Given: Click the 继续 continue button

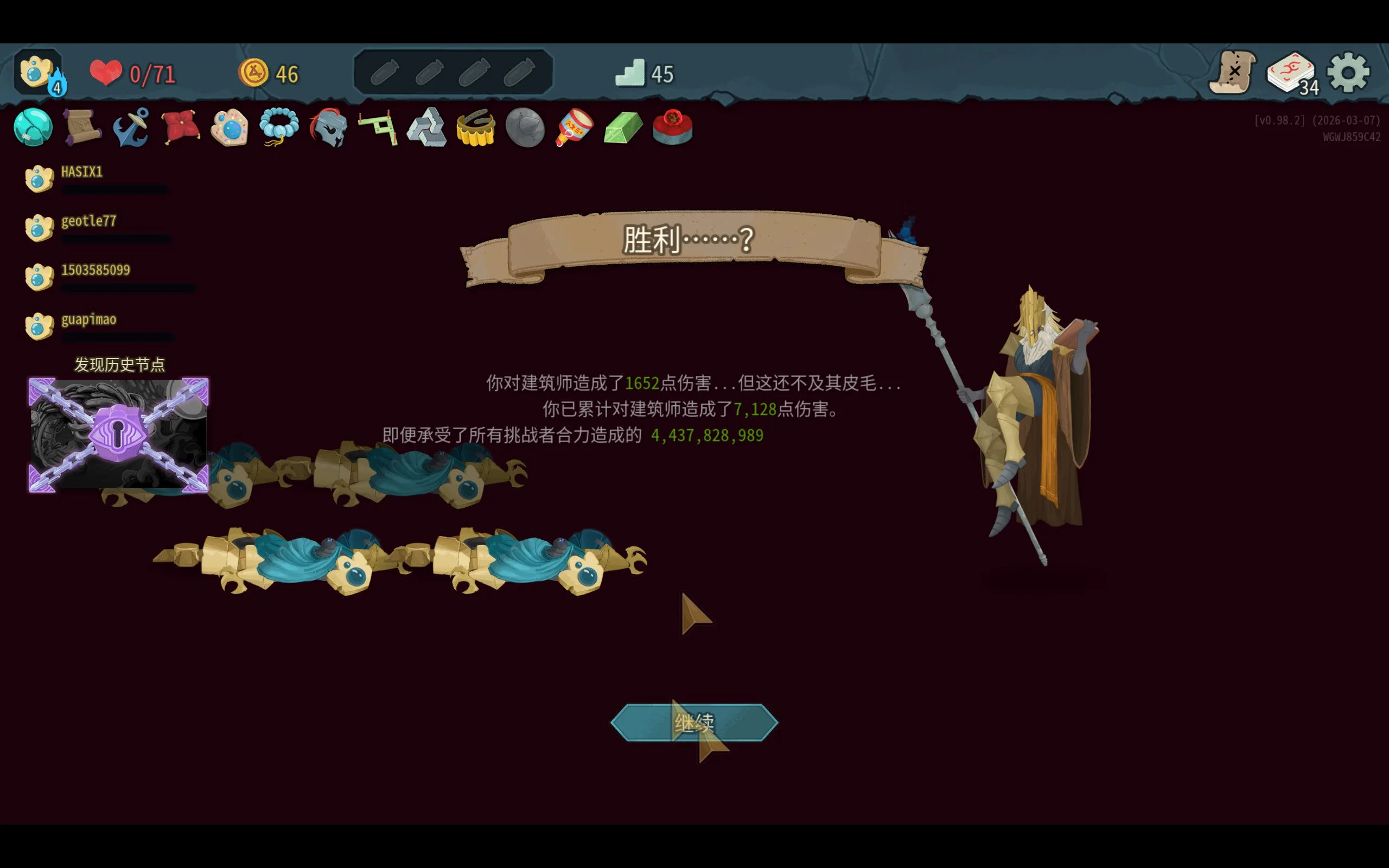Looking at the screenshot, I should pyautogui.click(x=694, y=722).
